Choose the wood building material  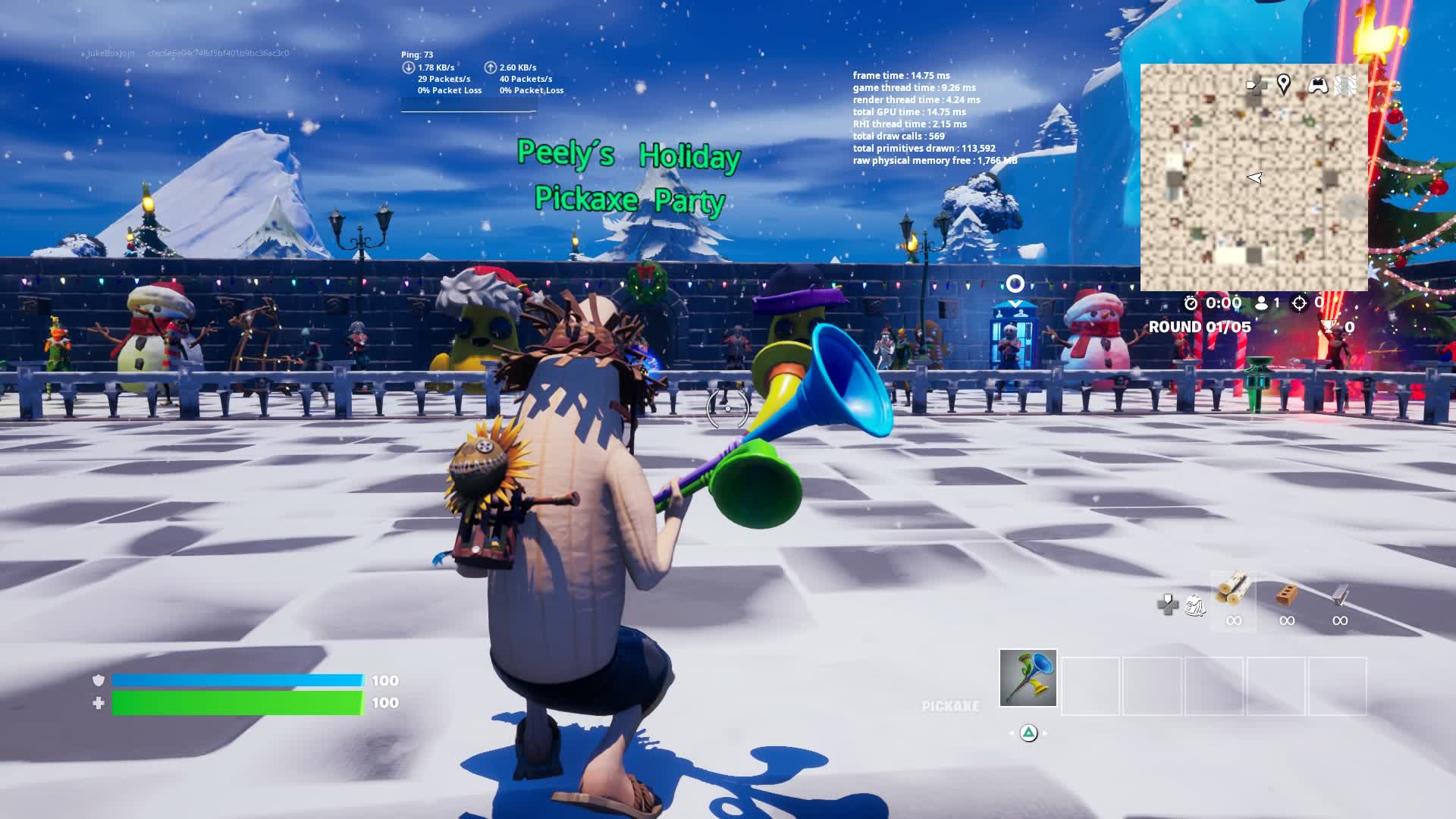coord(1233,591)
